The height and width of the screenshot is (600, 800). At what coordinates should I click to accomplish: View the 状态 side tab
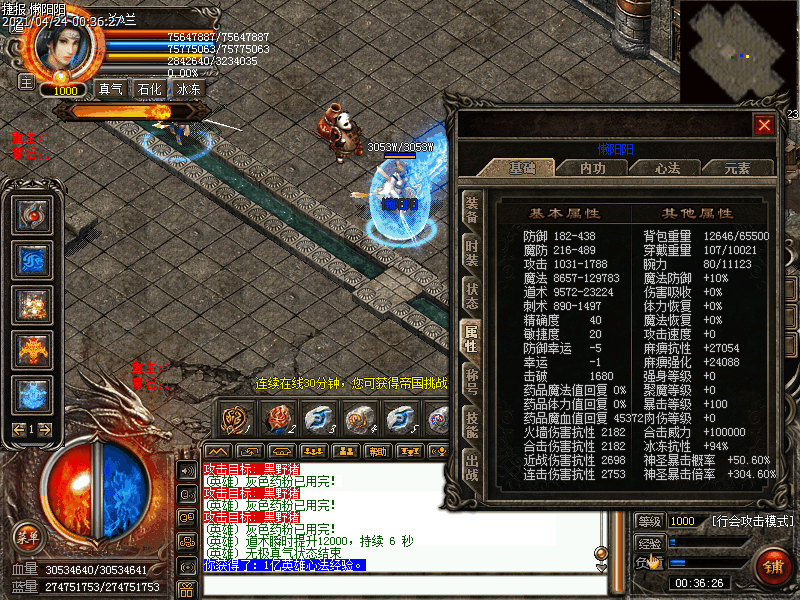click(x=471, y=297)
